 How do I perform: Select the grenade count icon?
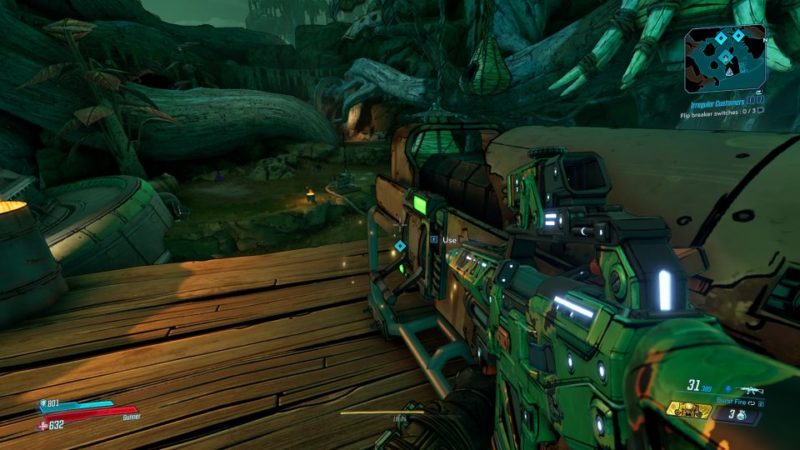pos(741,413)
